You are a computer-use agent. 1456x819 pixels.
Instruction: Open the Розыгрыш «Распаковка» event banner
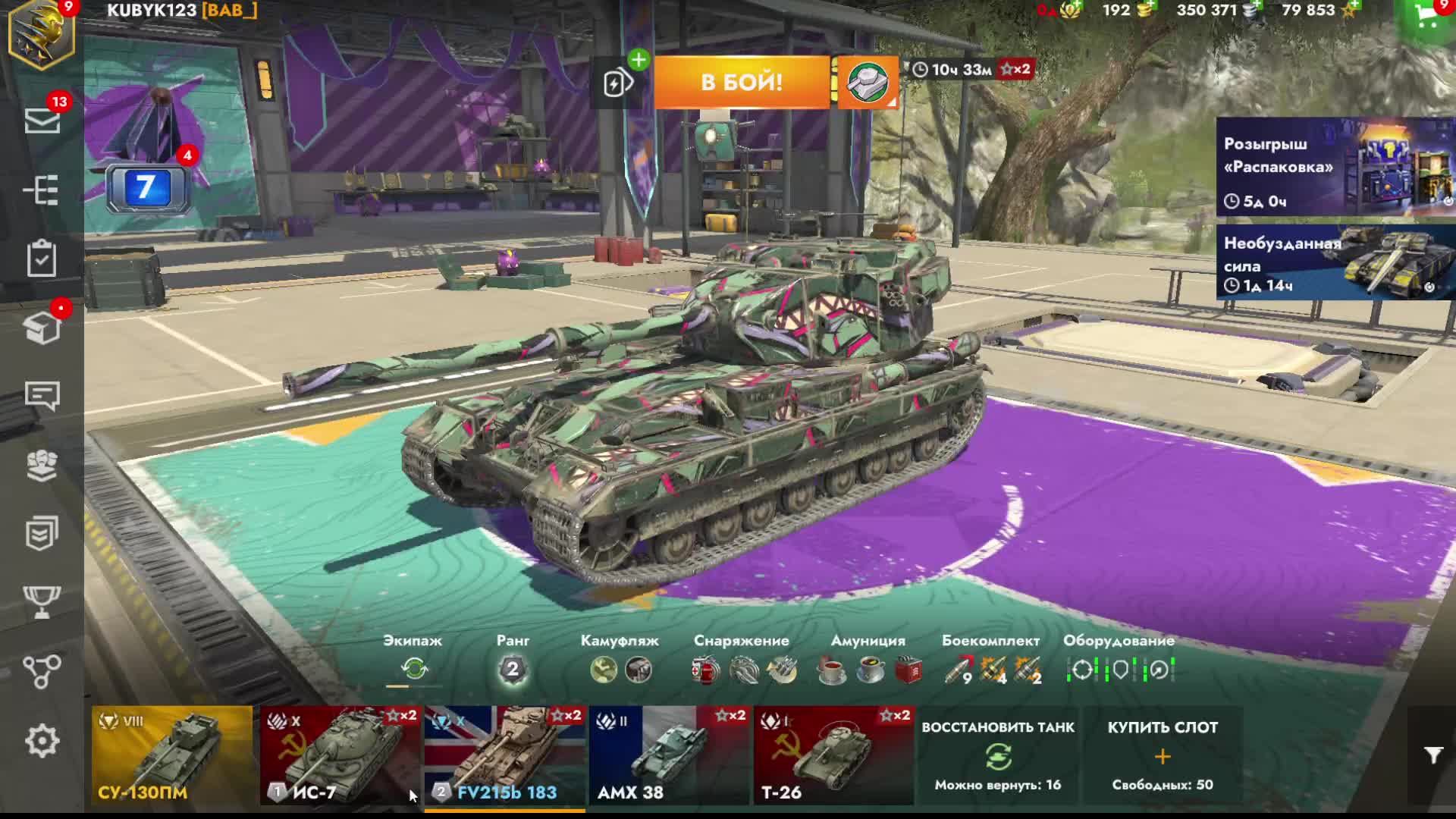coord(1335,168)
